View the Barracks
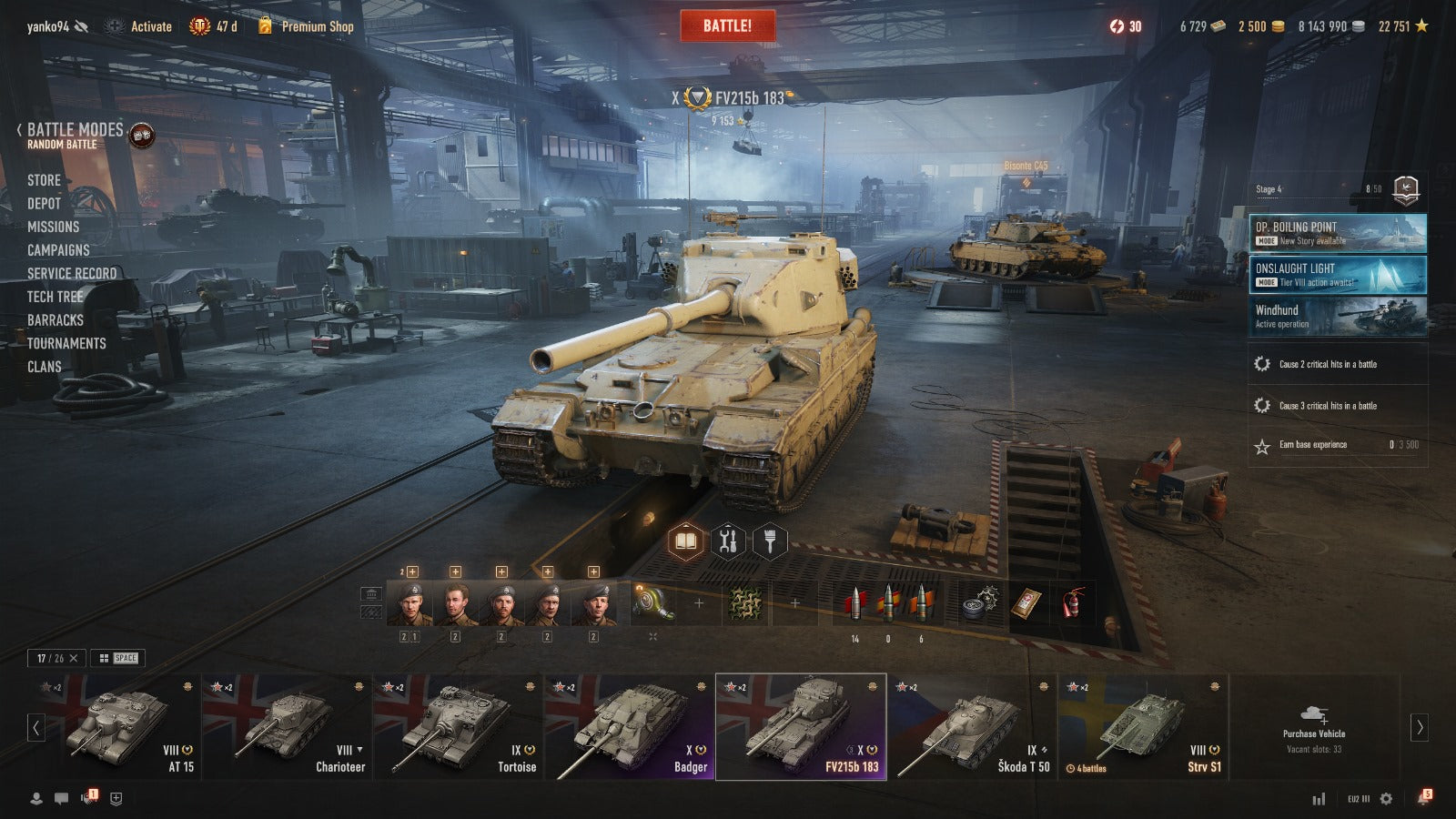The height and width of the screenshot is (819, 1456). point(55,320)
